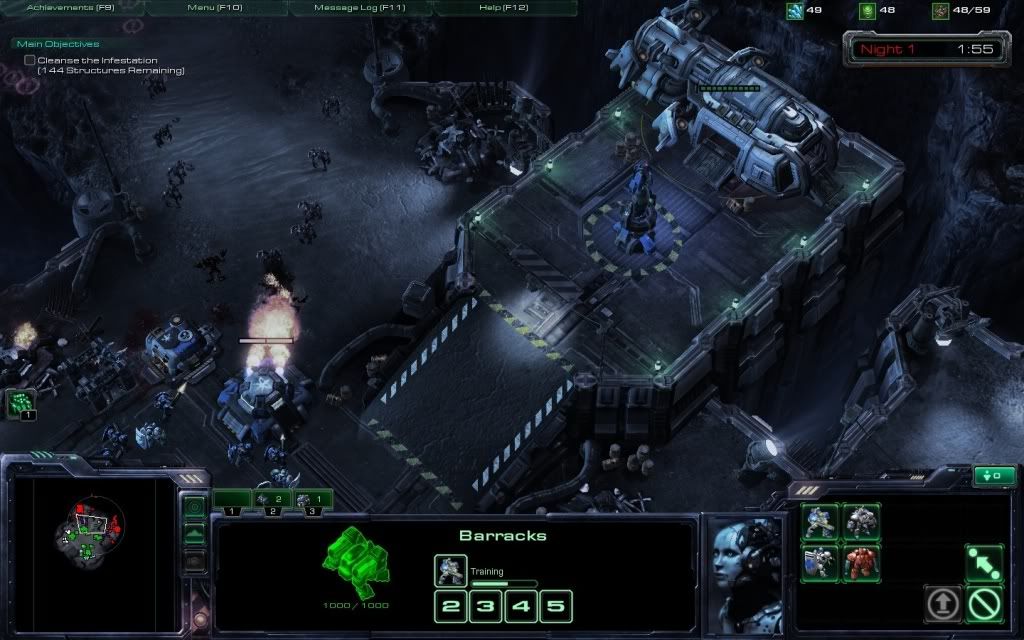Train a Marine from the command card
Image resolution: width=1024 pixels, height=640 pixels.
(x=819, y=523)
